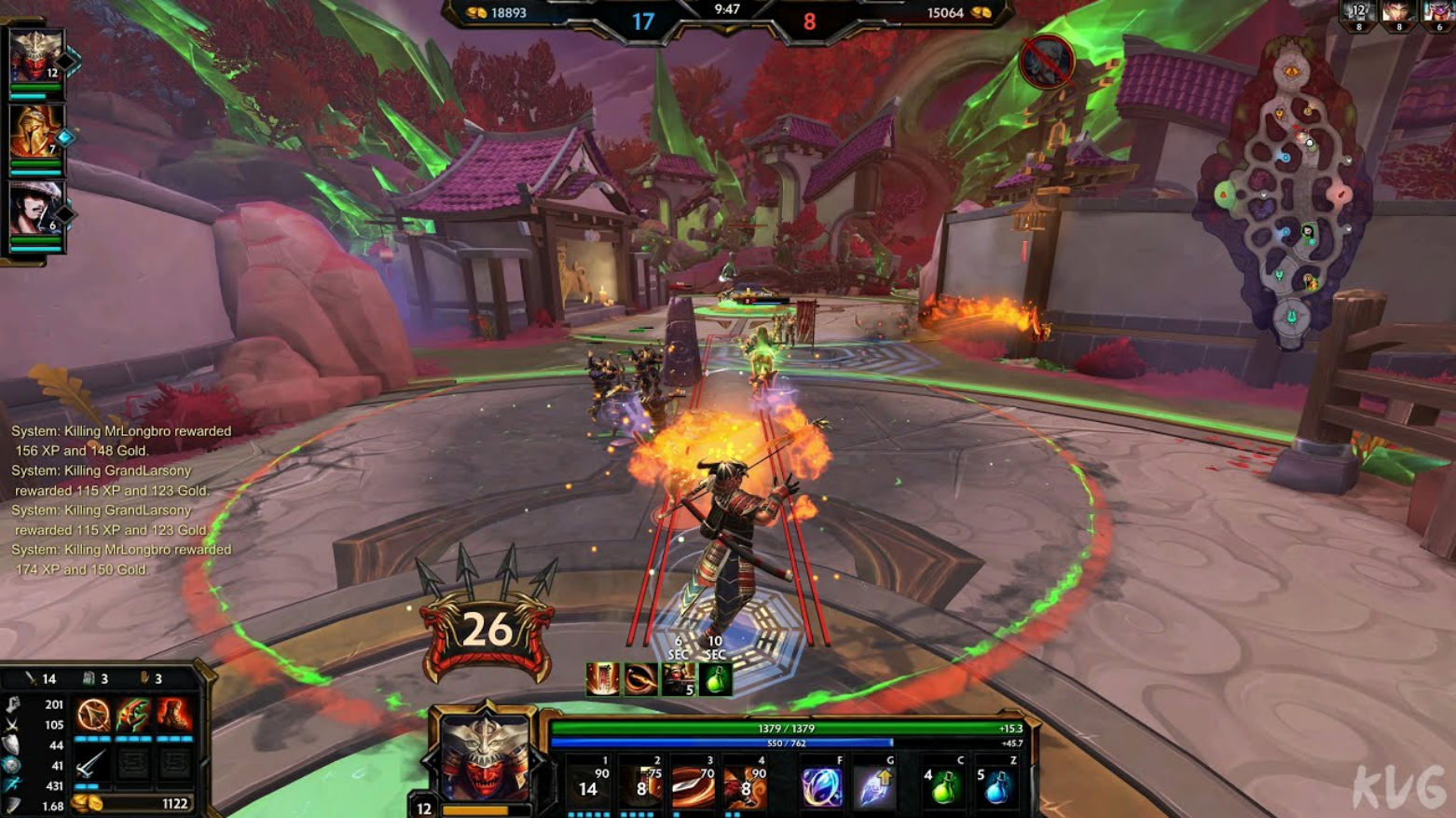Viewport: 1456px width, 818px height.
Task: Select the bullseye target item slot
Action: (x=92, y=716)
